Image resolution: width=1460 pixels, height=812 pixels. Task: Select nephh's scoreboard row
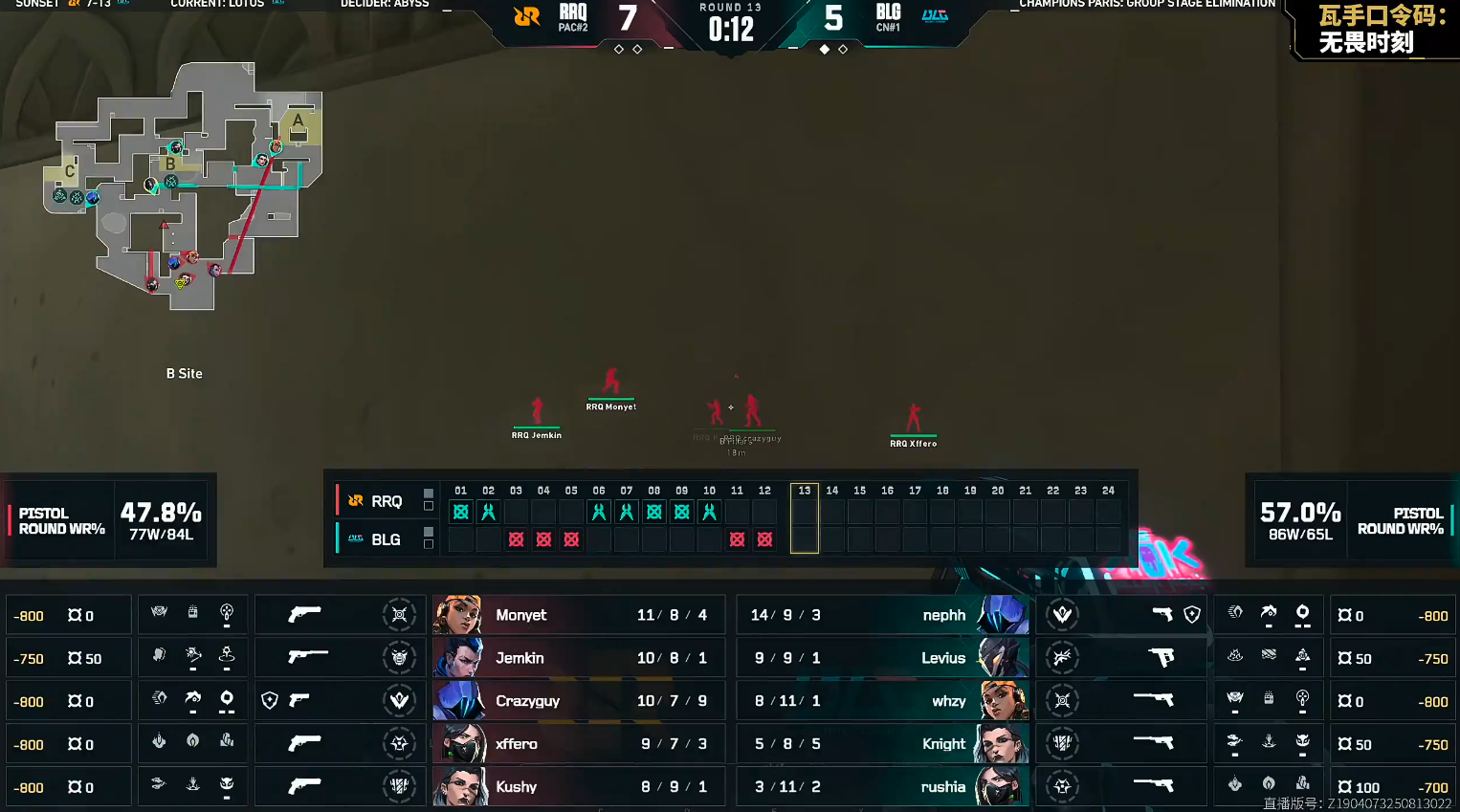click(x=880, y=615)
